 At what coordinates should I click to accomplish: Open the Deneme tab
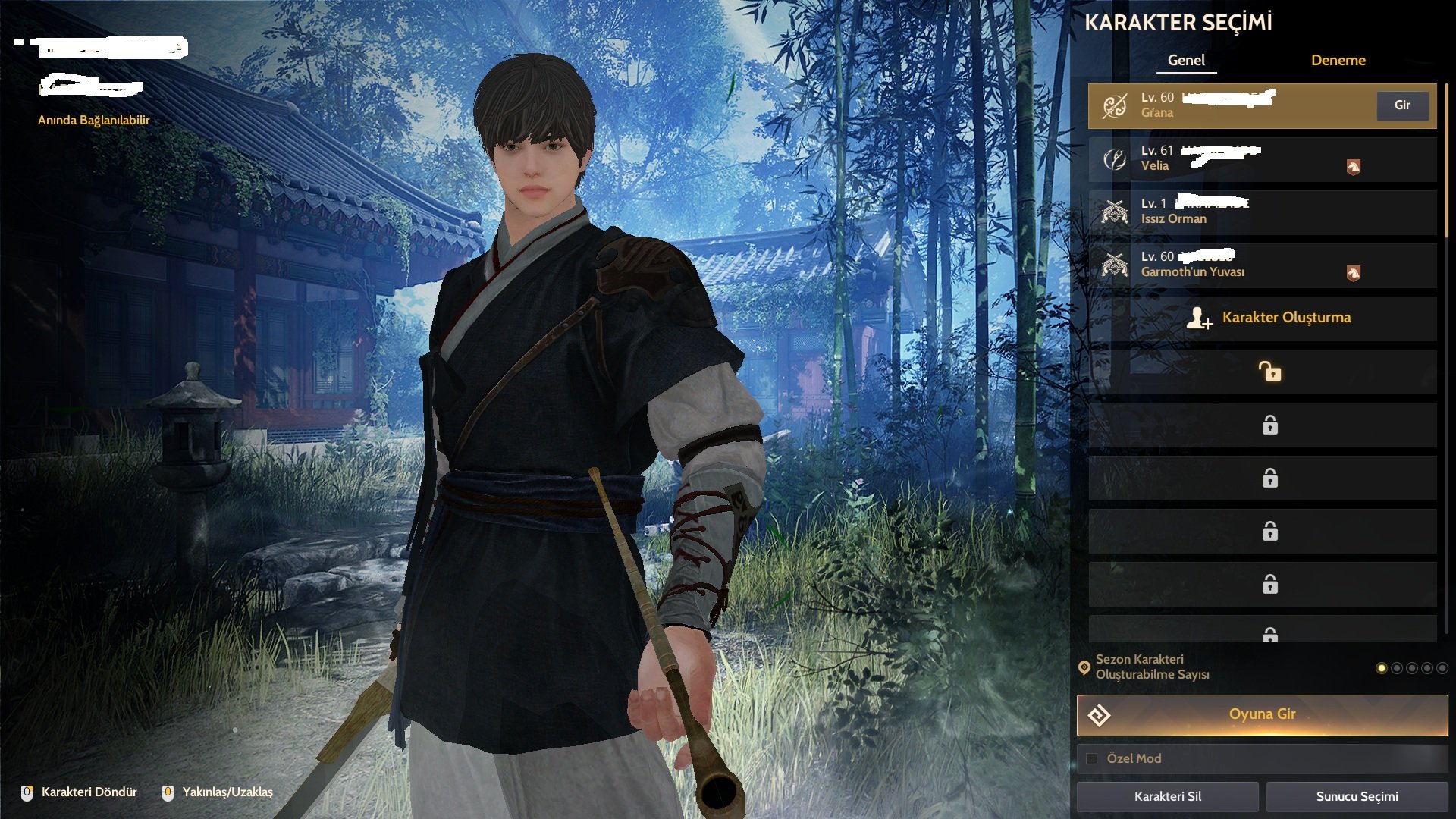1338,61
